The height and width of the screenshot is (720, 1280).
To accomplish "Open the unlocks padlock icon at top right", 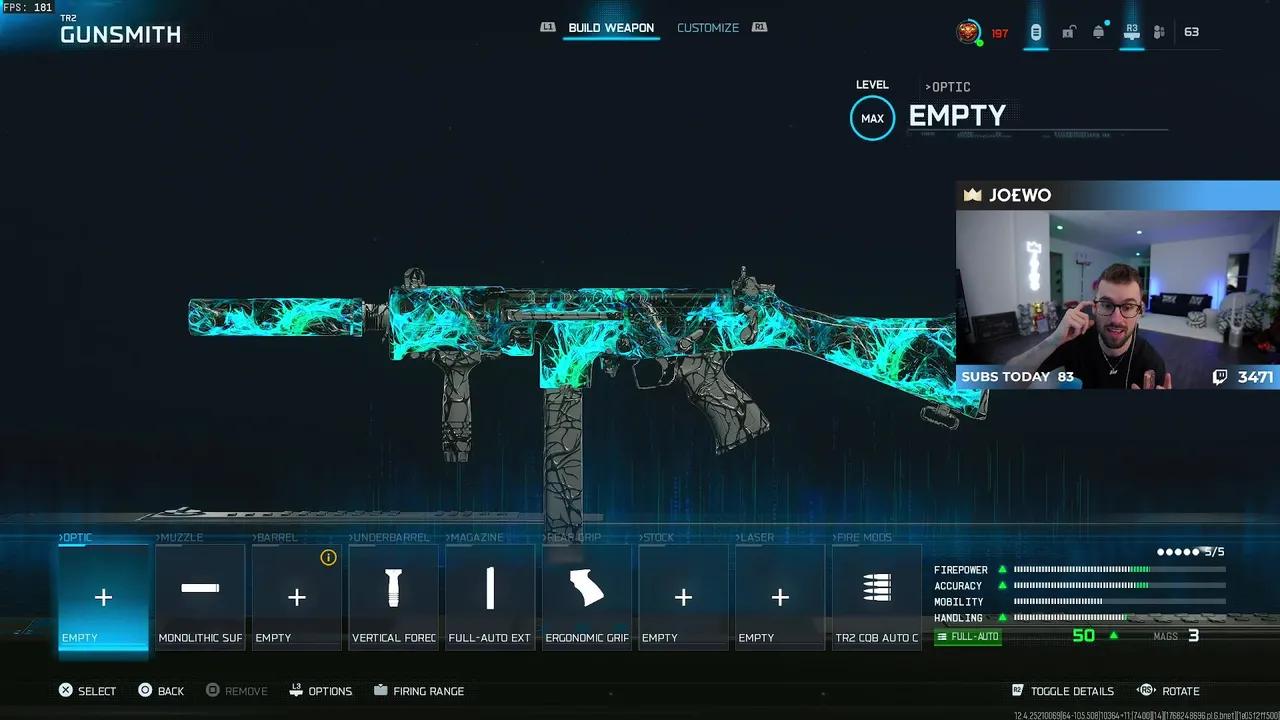I will point(1068,32).
